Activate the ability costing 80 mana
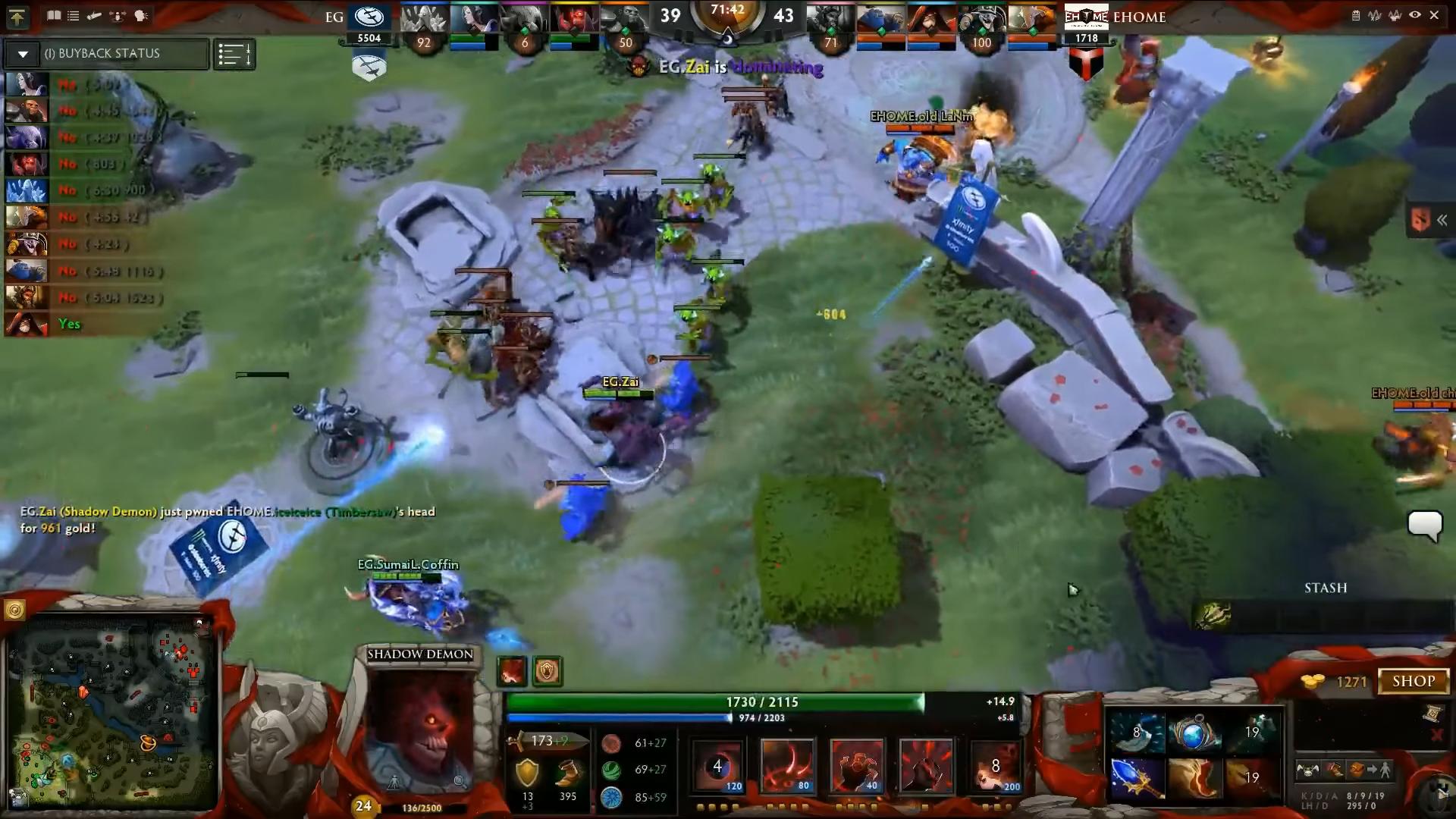The height and width of the screenshot is (819, 1456). (786, 766)
